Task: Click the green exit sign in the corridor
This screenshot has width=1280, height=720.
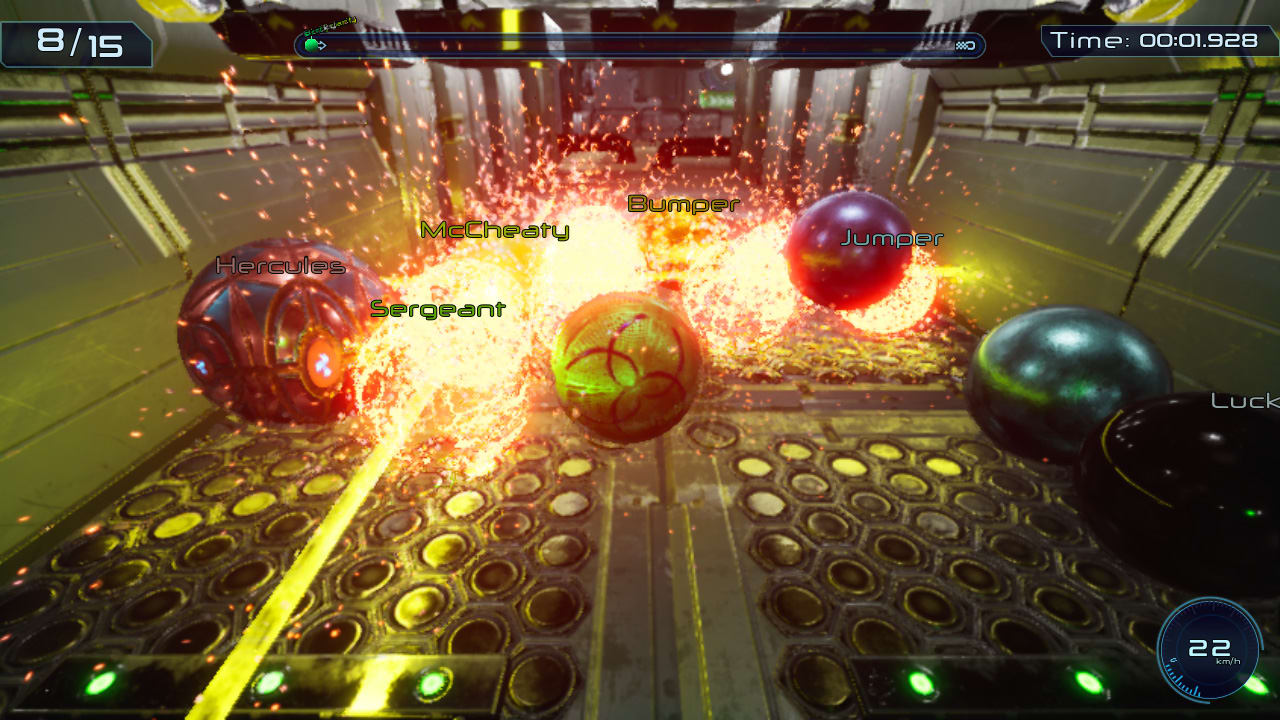Action: click(716, 98)
